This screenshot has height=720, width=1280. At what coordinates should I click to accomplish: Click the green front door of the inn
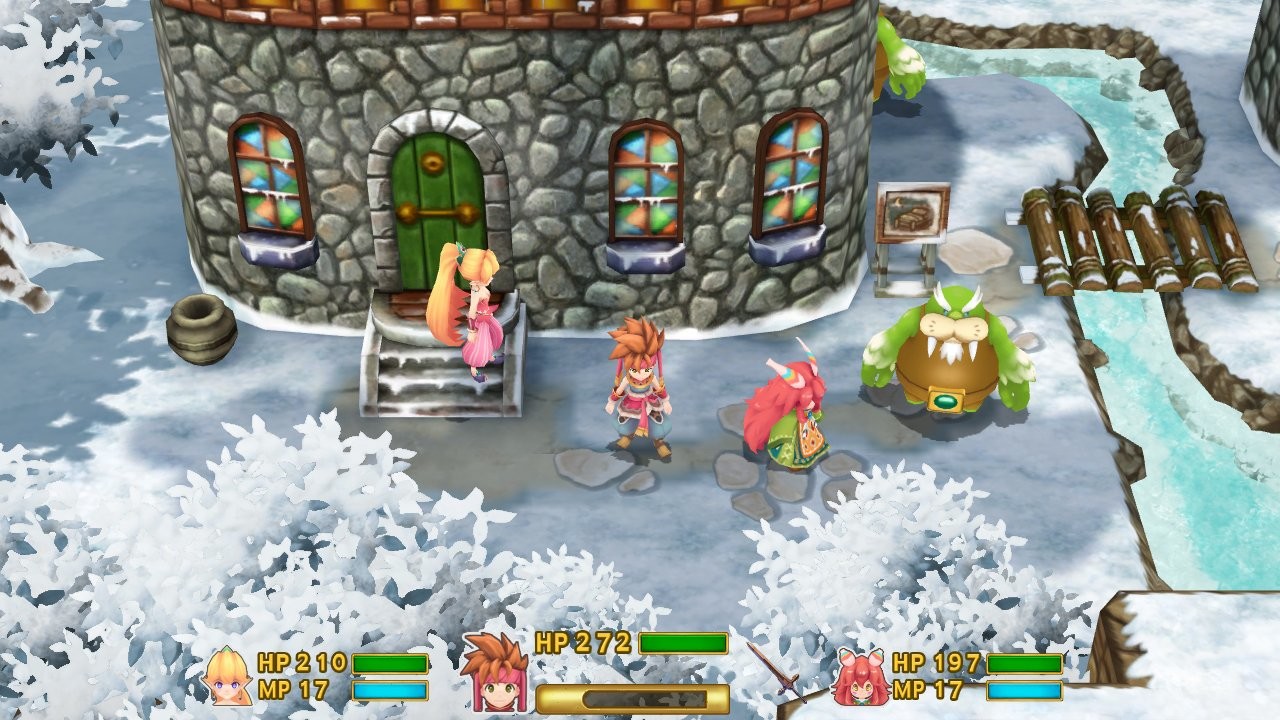(x=437, y=195)
